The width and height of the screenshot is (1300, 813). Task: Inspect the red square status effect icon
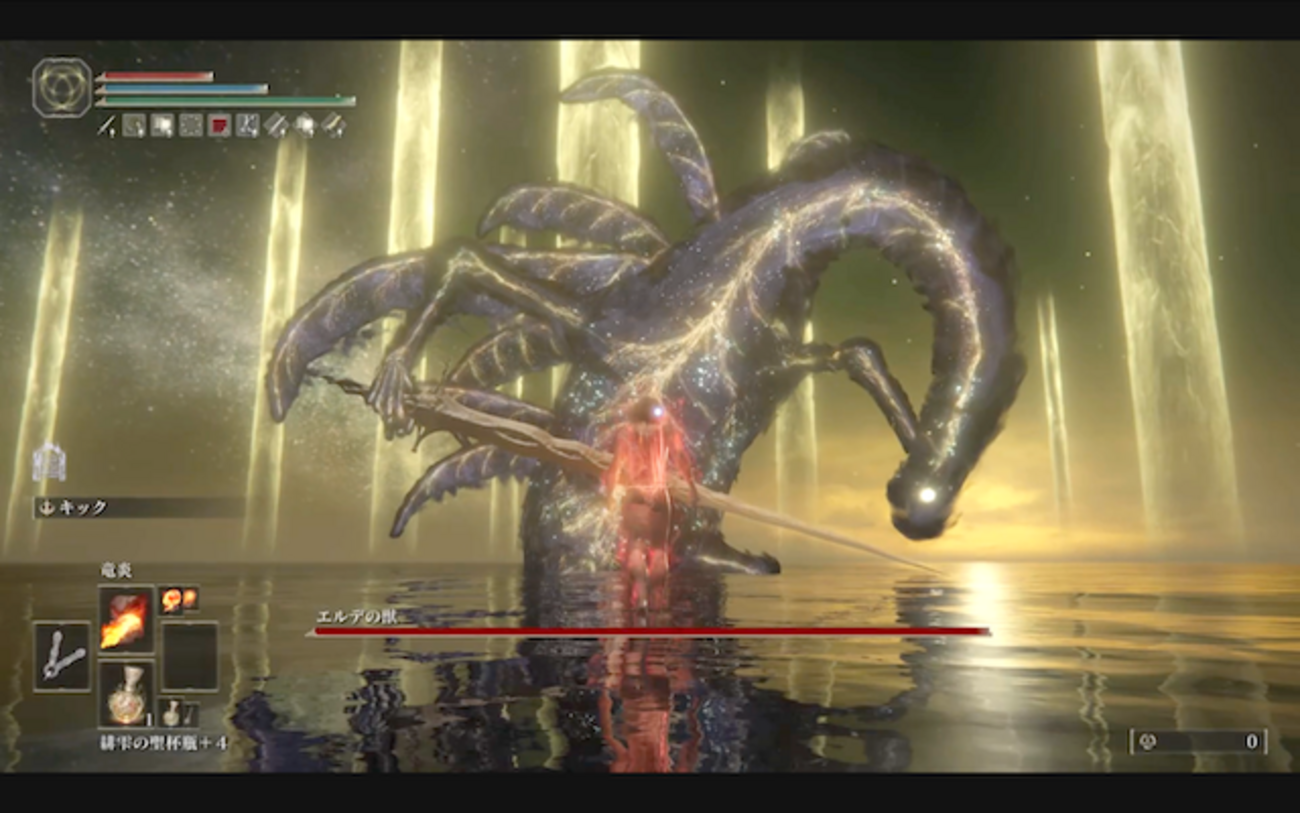point(219,125)
